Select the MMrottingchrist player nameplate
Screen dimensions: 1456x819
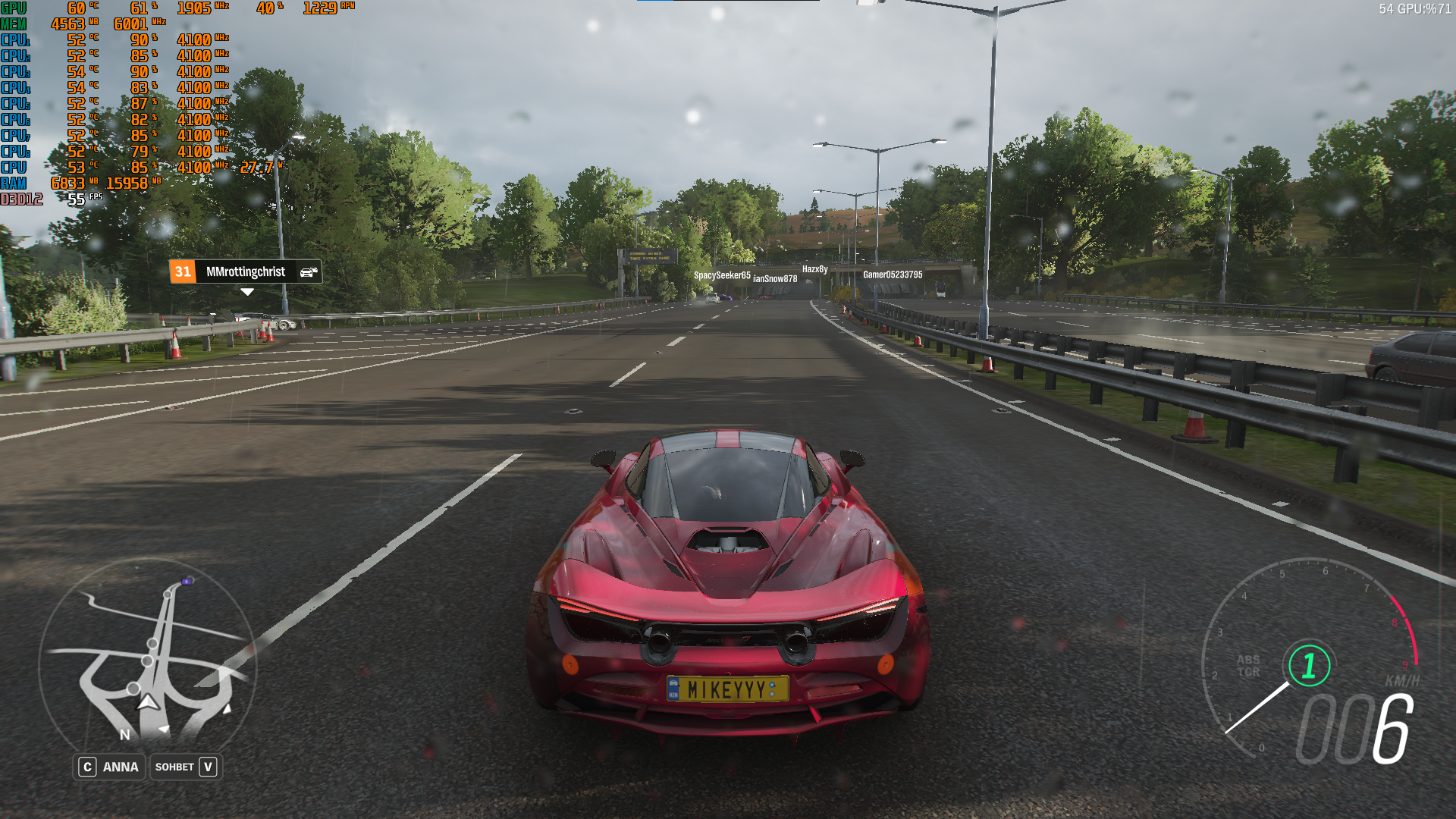[x=246, y=271]
